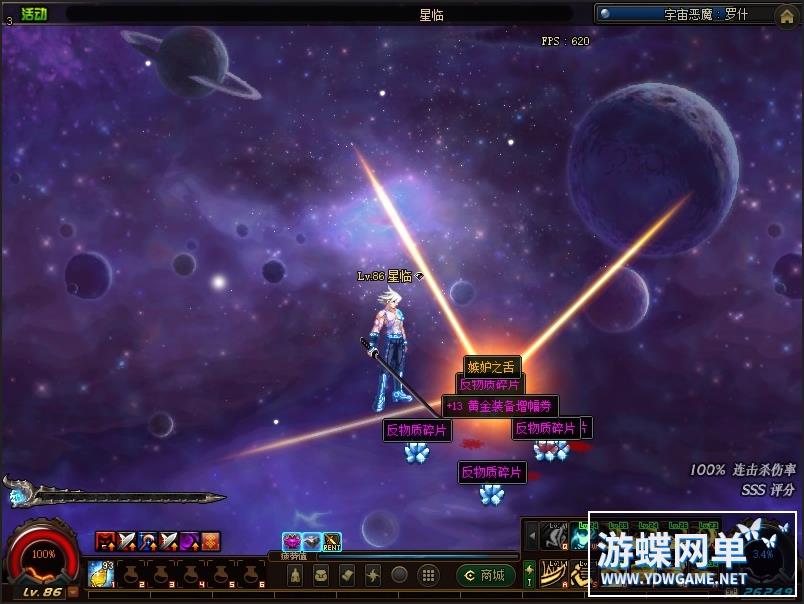Open the 活动 events menu
This screenshot has height=604, width=804.
point(34,14)
